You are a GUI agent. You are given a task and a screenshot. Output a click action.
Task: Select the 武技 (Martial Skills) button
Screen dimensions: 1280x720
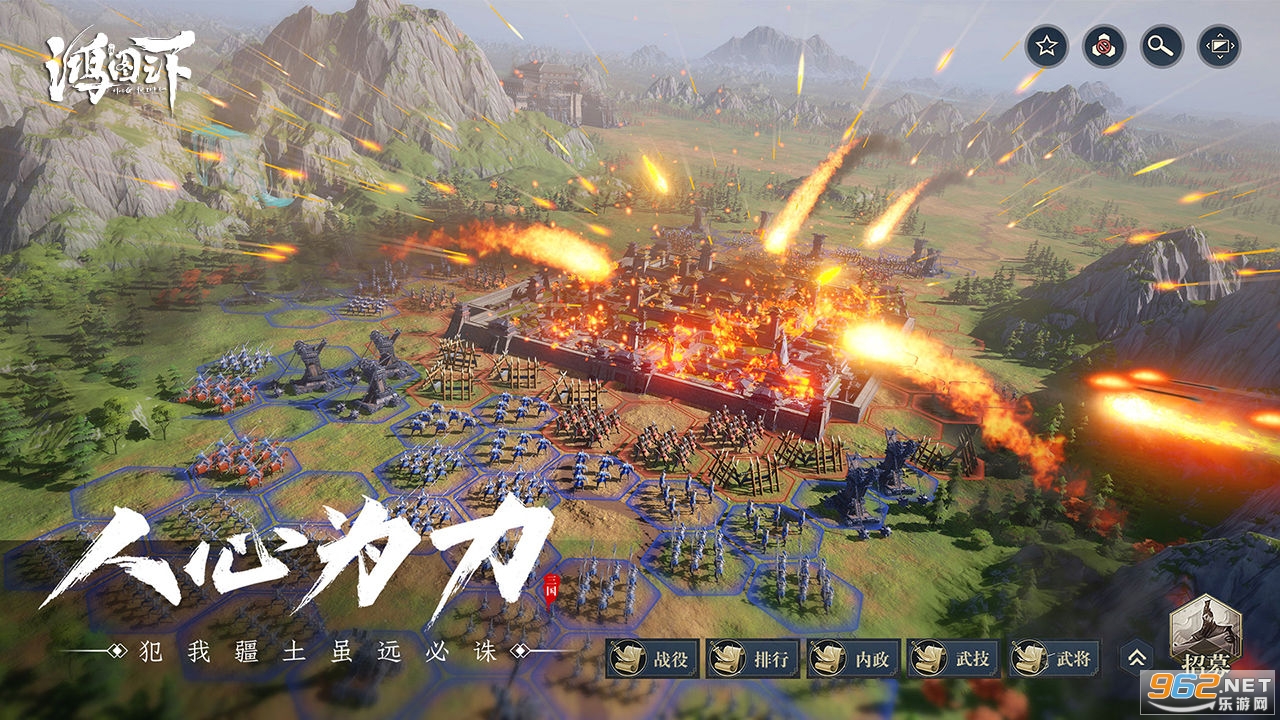tap(953, 658)
